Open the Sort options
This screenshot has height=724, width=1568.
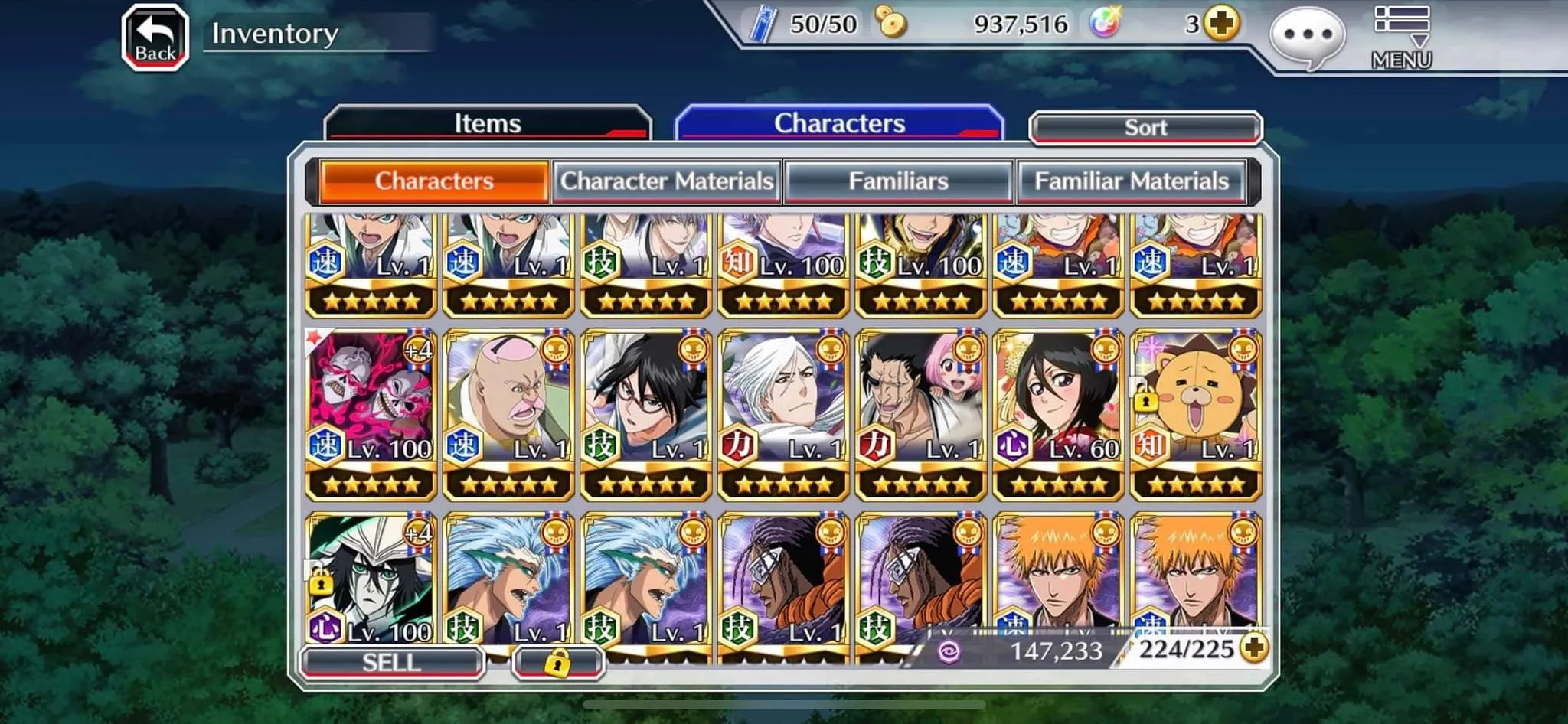tap(1145, 128)
